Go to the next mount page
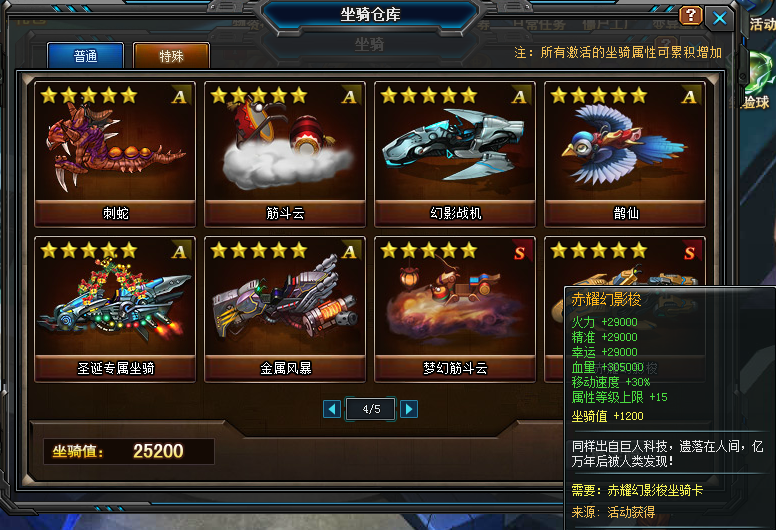This screenshot has width=776, height=530. (408, 408)
